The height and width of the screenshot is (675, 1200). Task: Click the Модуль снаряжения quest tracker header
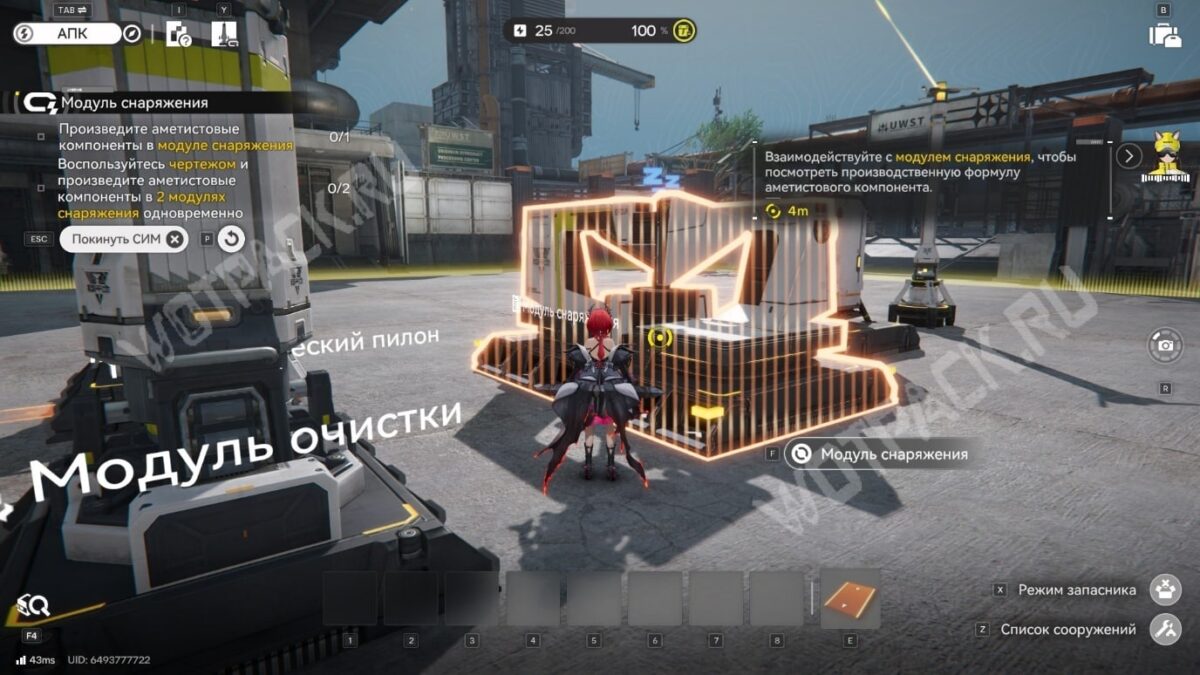click(134, 102)
